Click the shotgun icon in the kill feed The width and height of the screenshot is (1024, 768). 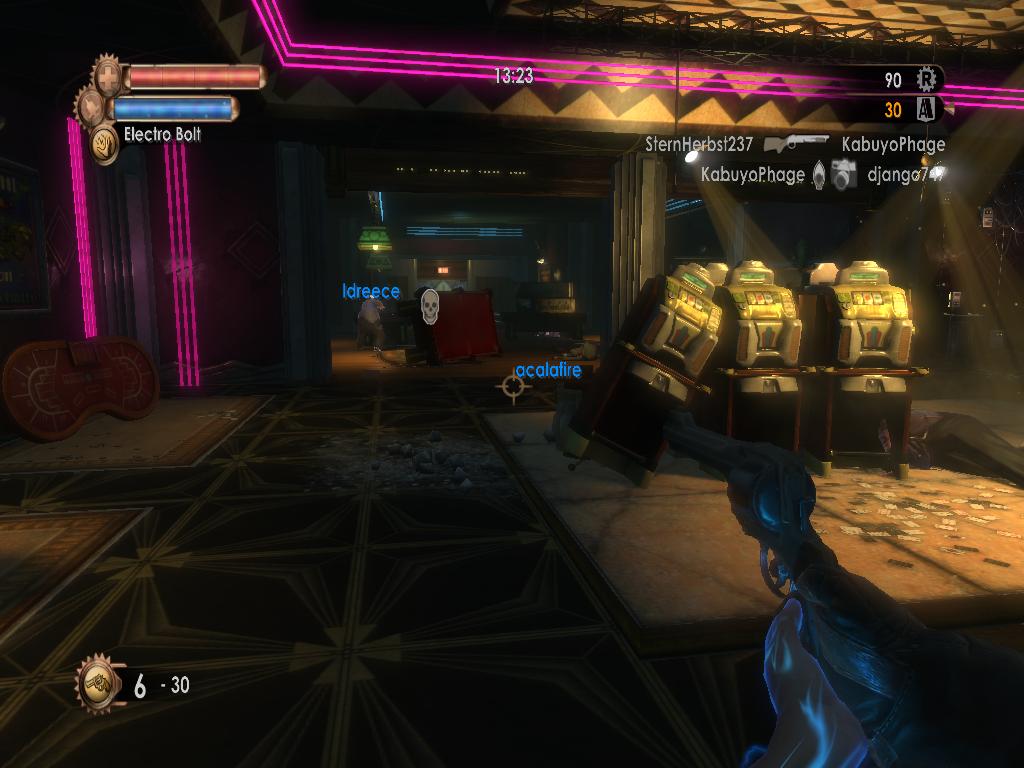click(797, 143)
